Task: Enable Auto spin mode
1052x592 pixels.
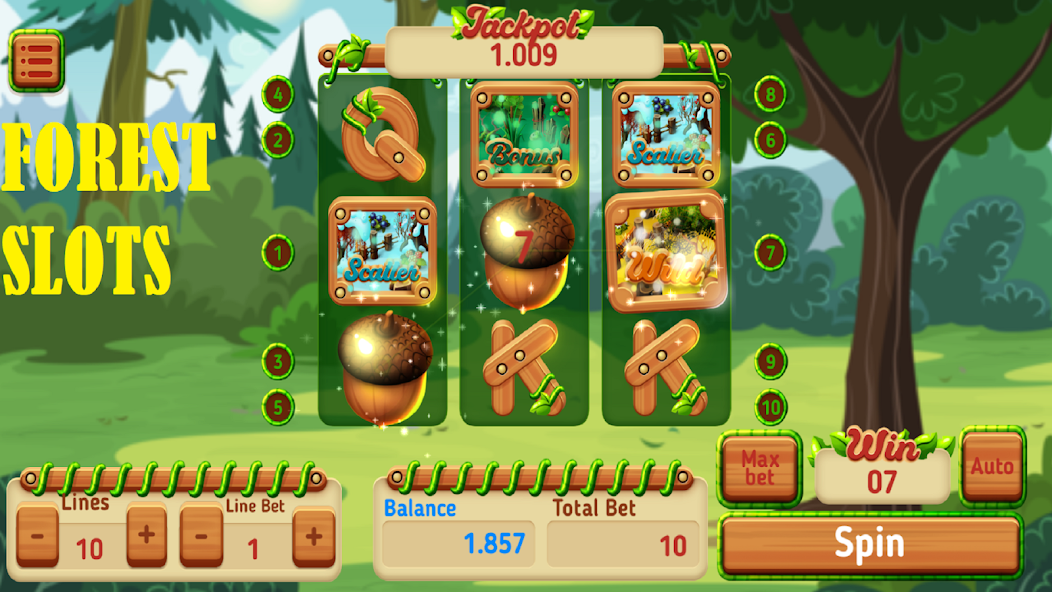Action: click(x=992, y=466)
